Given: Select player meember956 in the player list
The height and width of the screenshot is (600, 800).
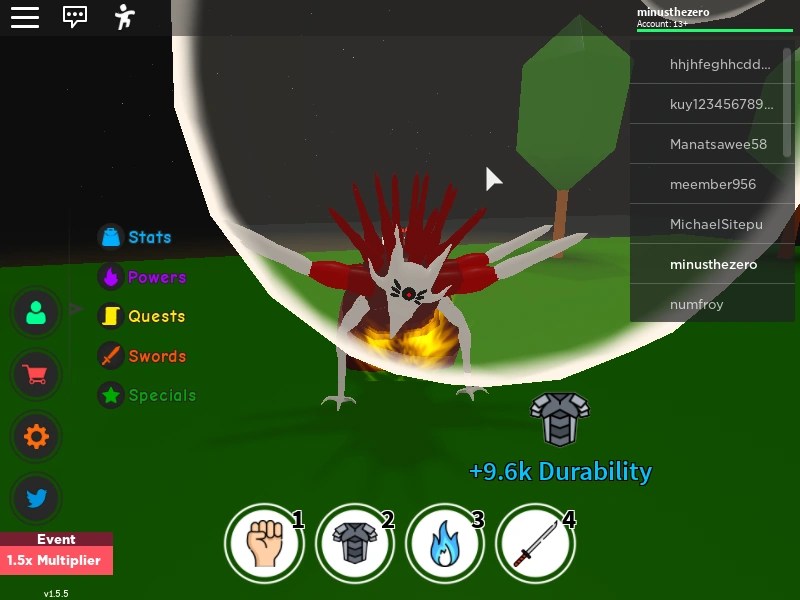Looking at the screenshot, I should point(712,184).
